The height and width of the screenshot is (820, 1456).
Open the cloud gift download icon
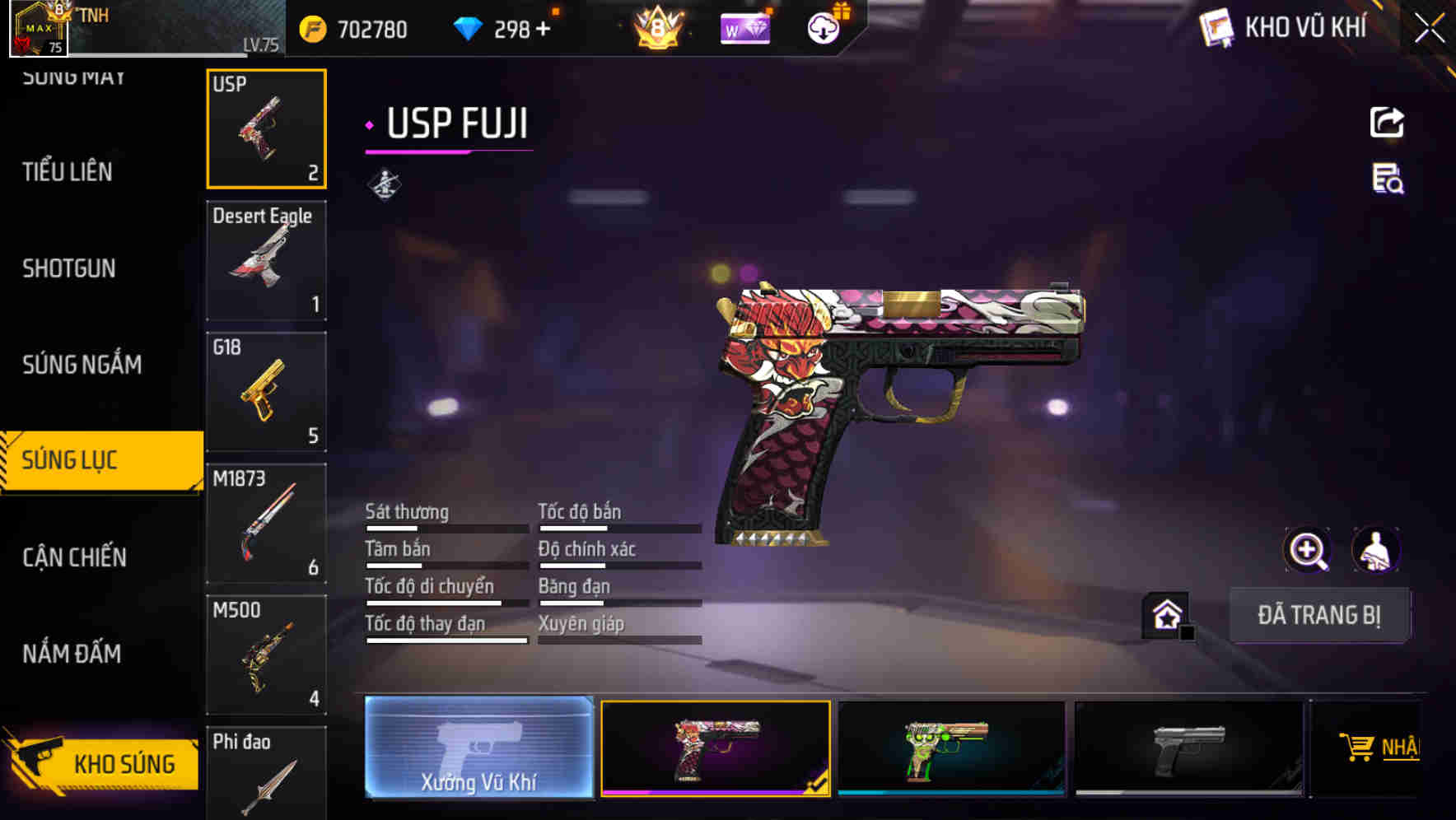click(x=824, y=29)
